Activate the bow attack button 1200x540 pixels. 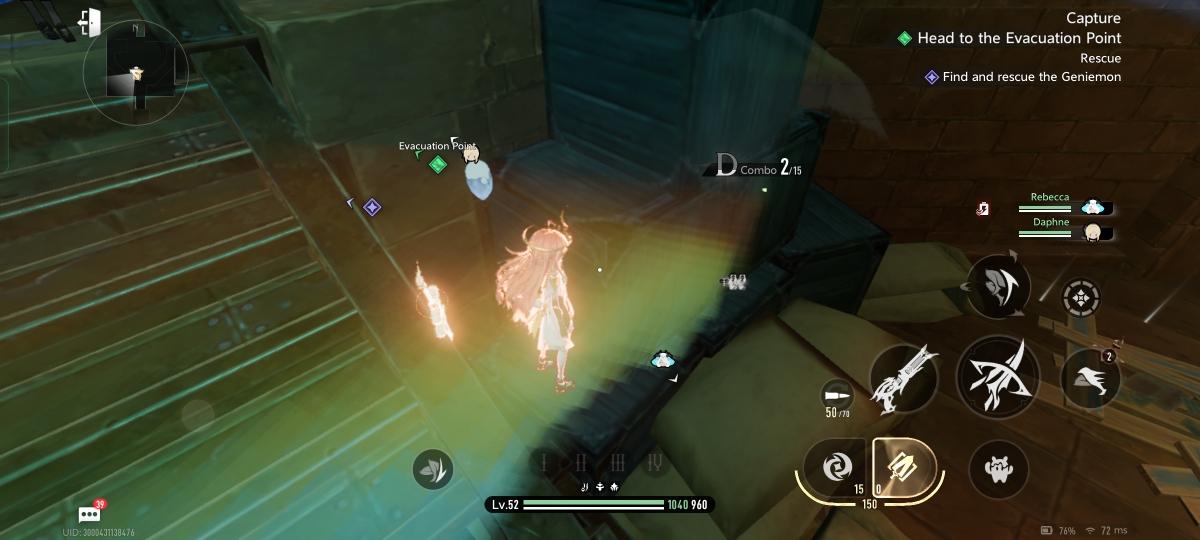998,376
